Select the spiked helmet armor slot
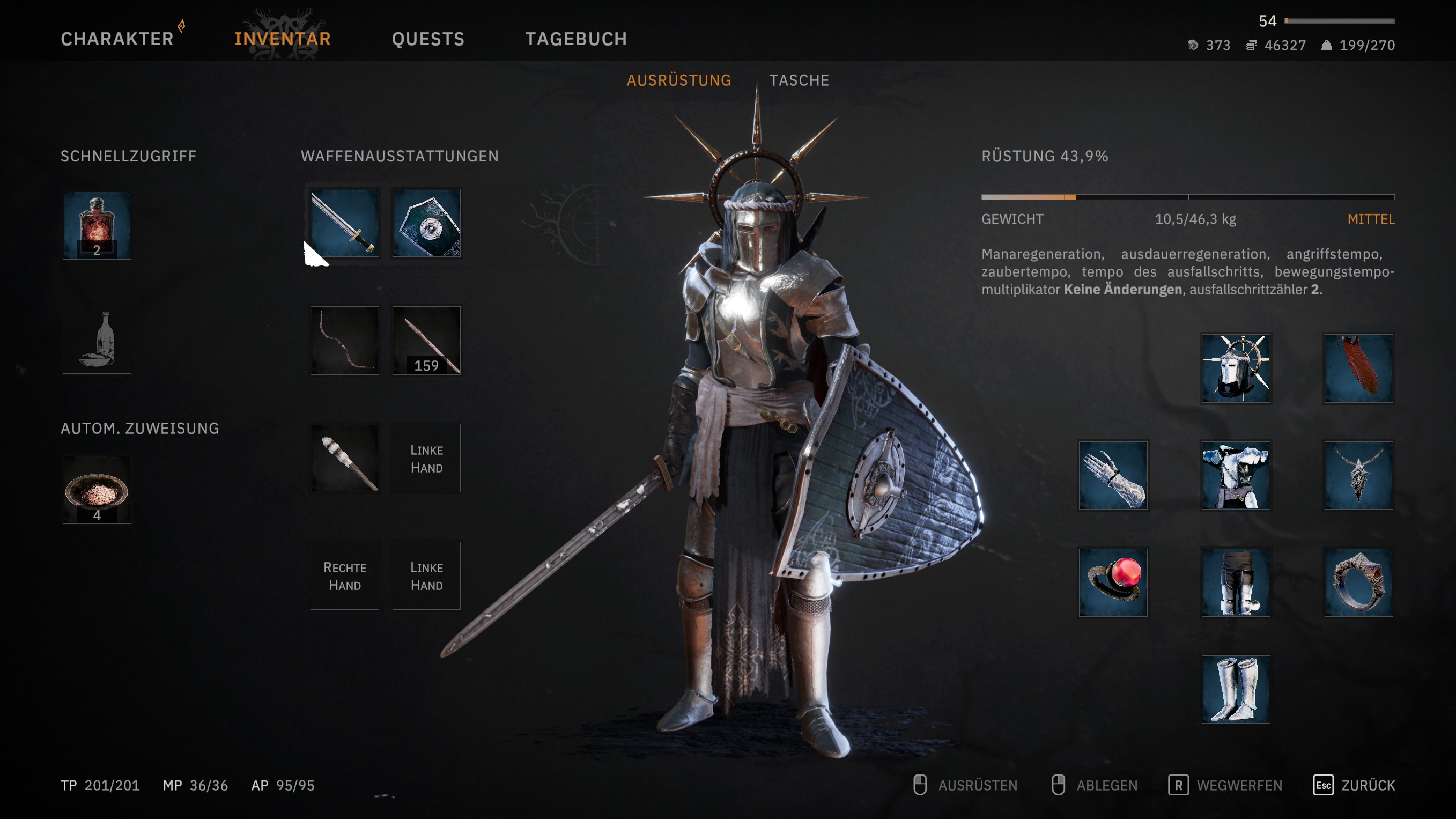Viewport: 1456px width, 819px height. point(1236,368)
